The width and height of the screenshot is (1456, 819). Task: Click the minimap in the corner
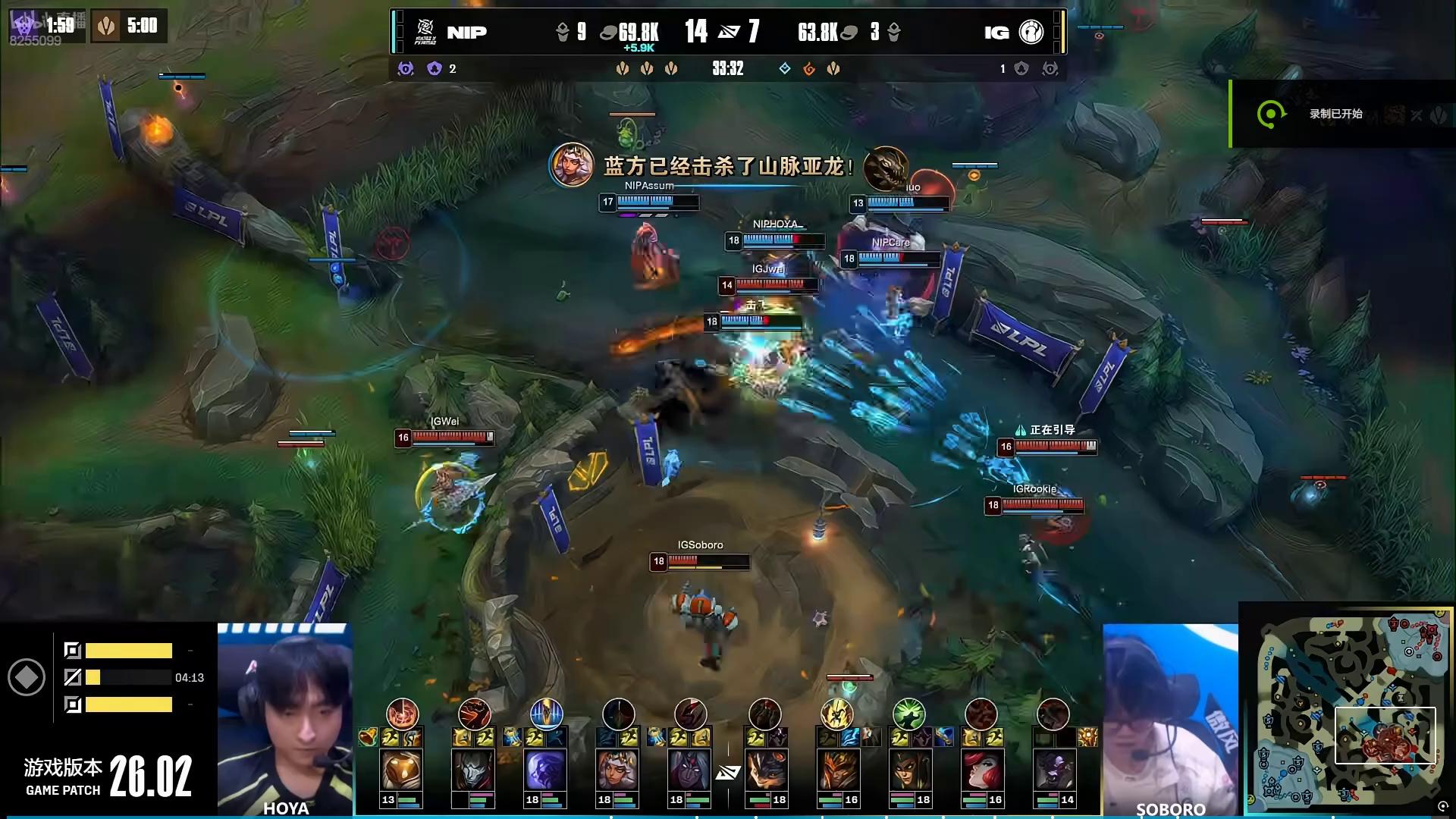pyautogui.click(x=1347, y=711)
